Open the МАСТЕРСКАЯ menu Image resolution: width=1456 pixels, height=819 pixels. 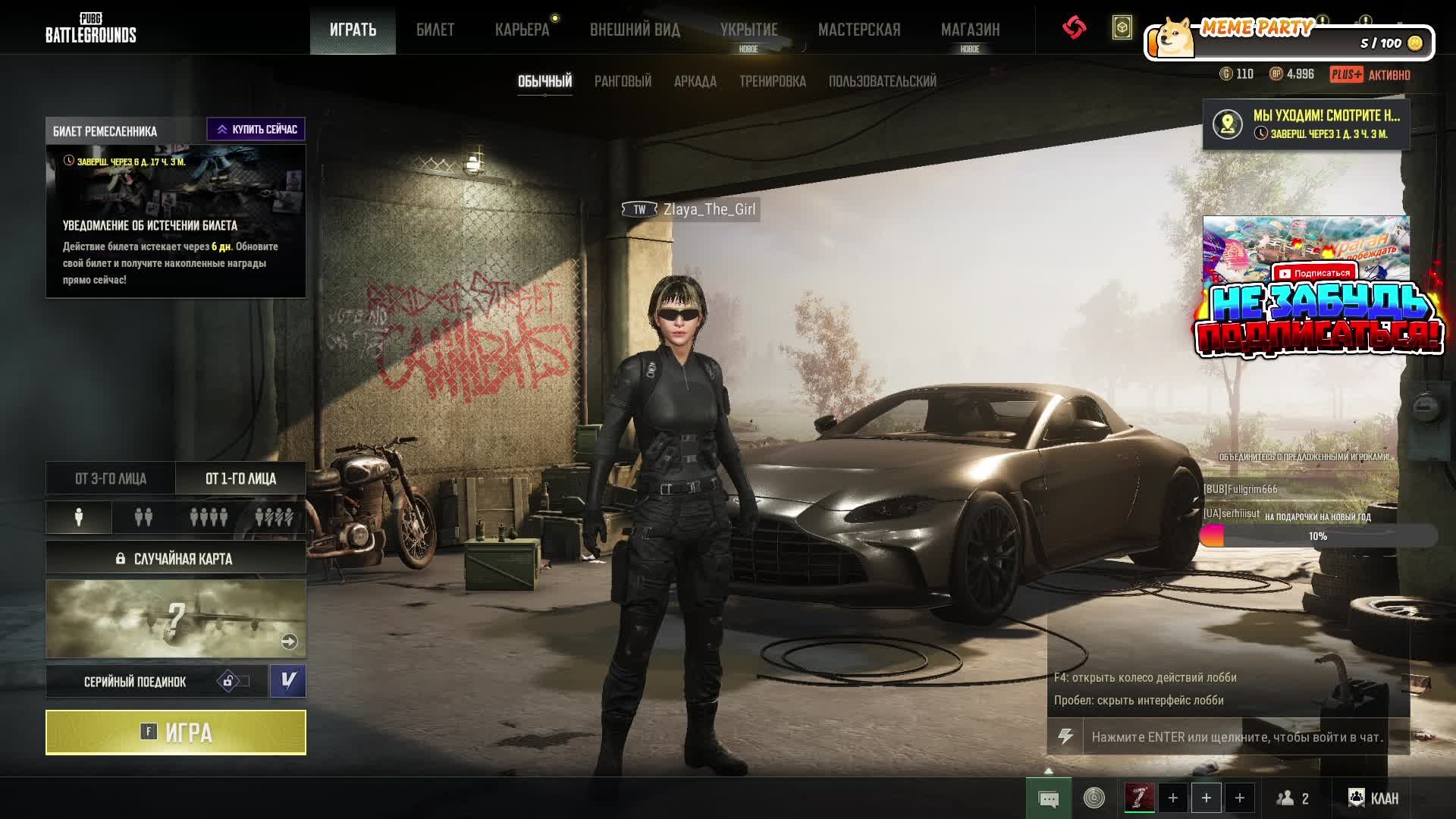[x=859, y=30]
